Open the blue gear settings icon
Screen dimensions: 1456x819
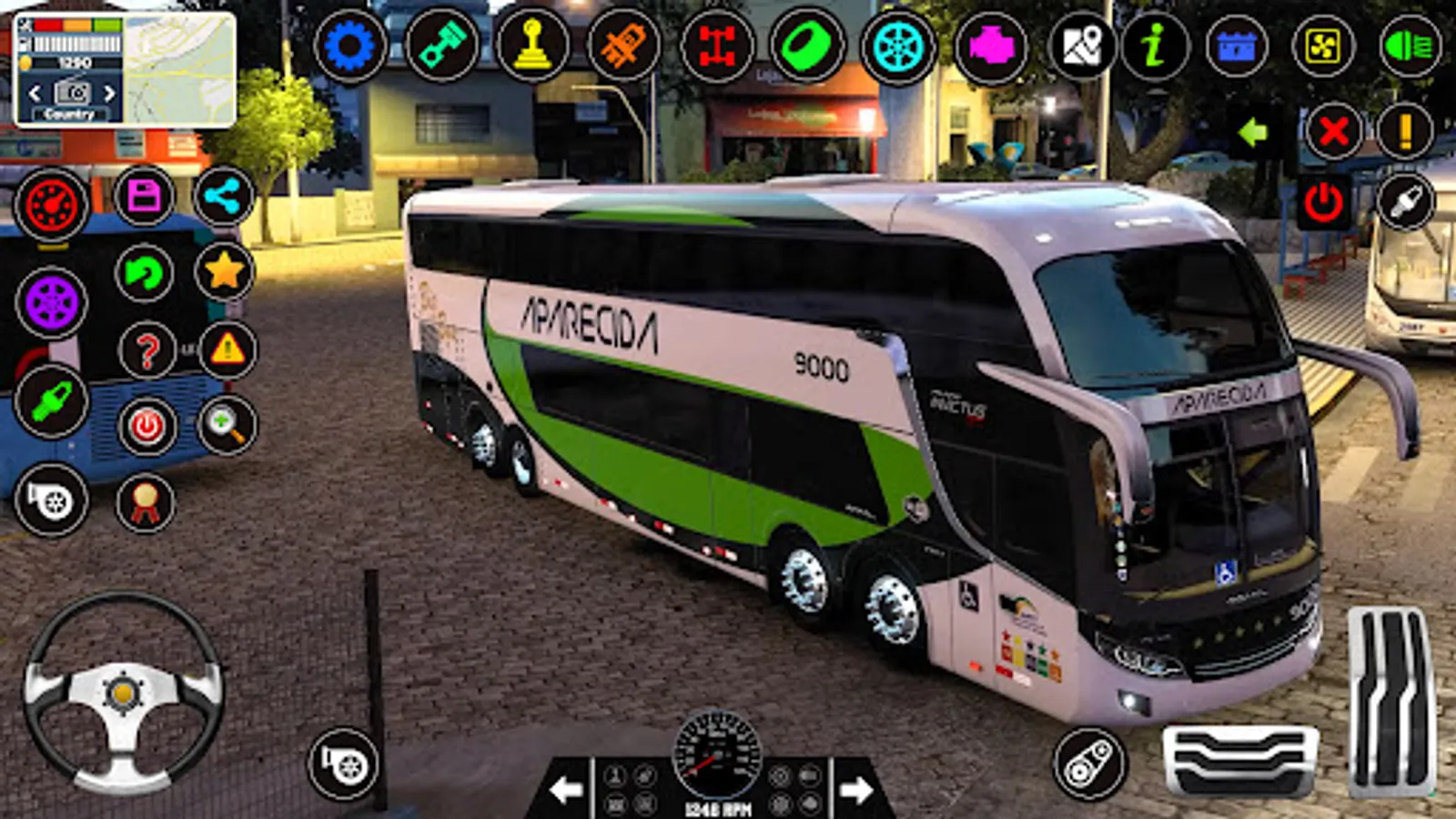click(x=349, y=45)
